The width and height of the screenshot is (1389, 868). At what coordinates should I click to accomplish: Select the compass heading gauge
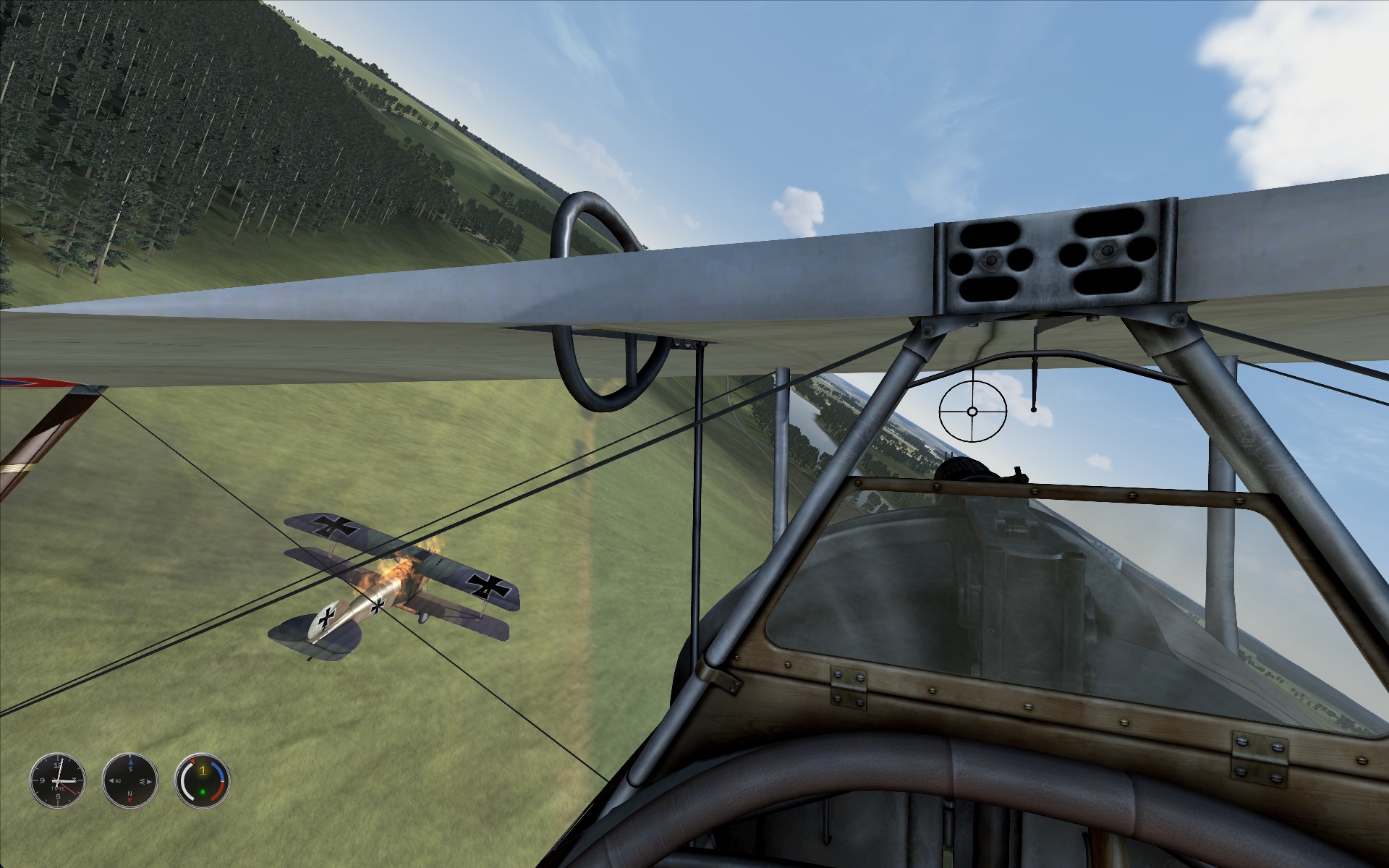(x=130, y=781)
